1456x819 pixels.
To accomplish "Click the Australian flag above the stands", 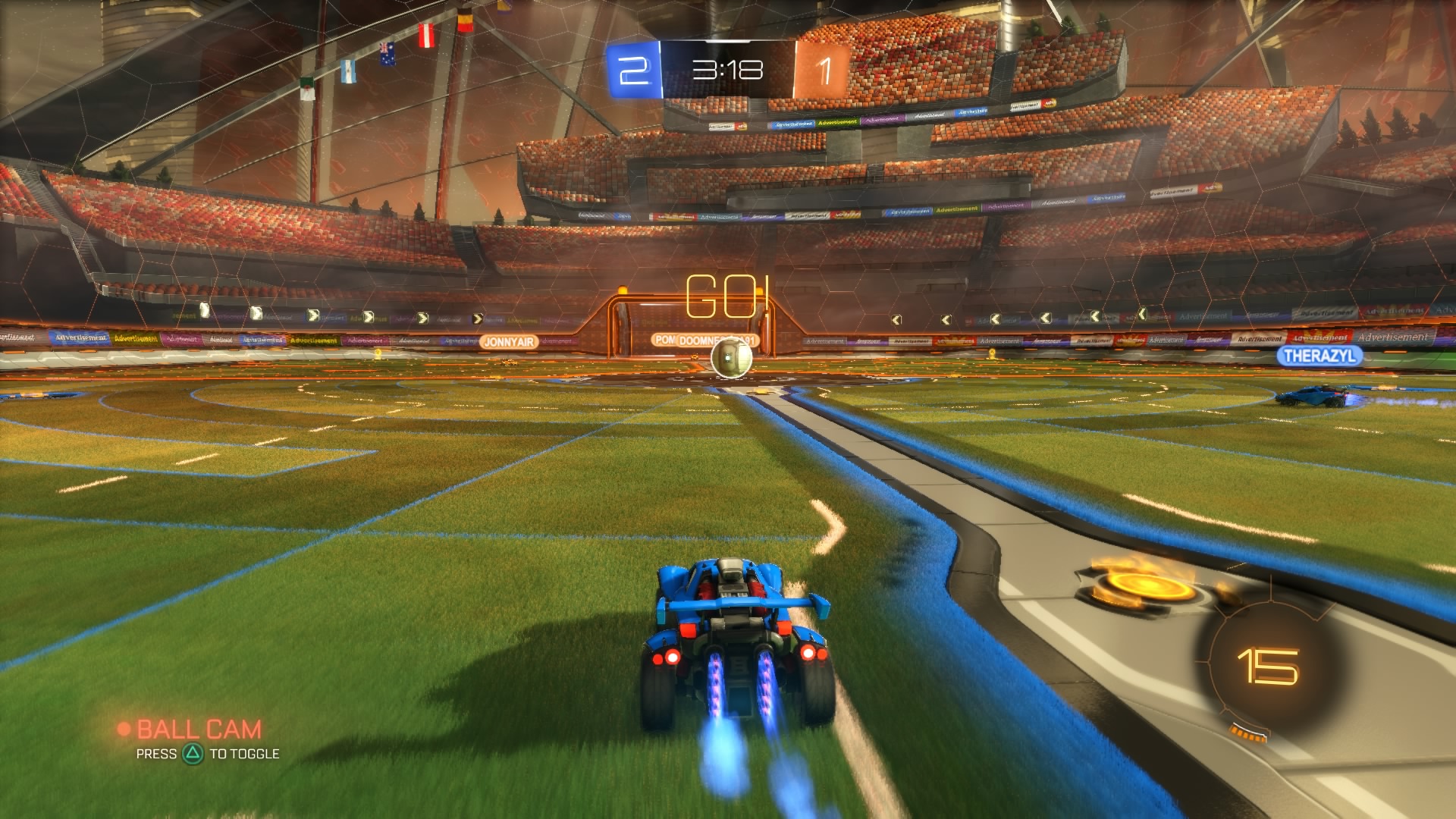I will point(387,55).
